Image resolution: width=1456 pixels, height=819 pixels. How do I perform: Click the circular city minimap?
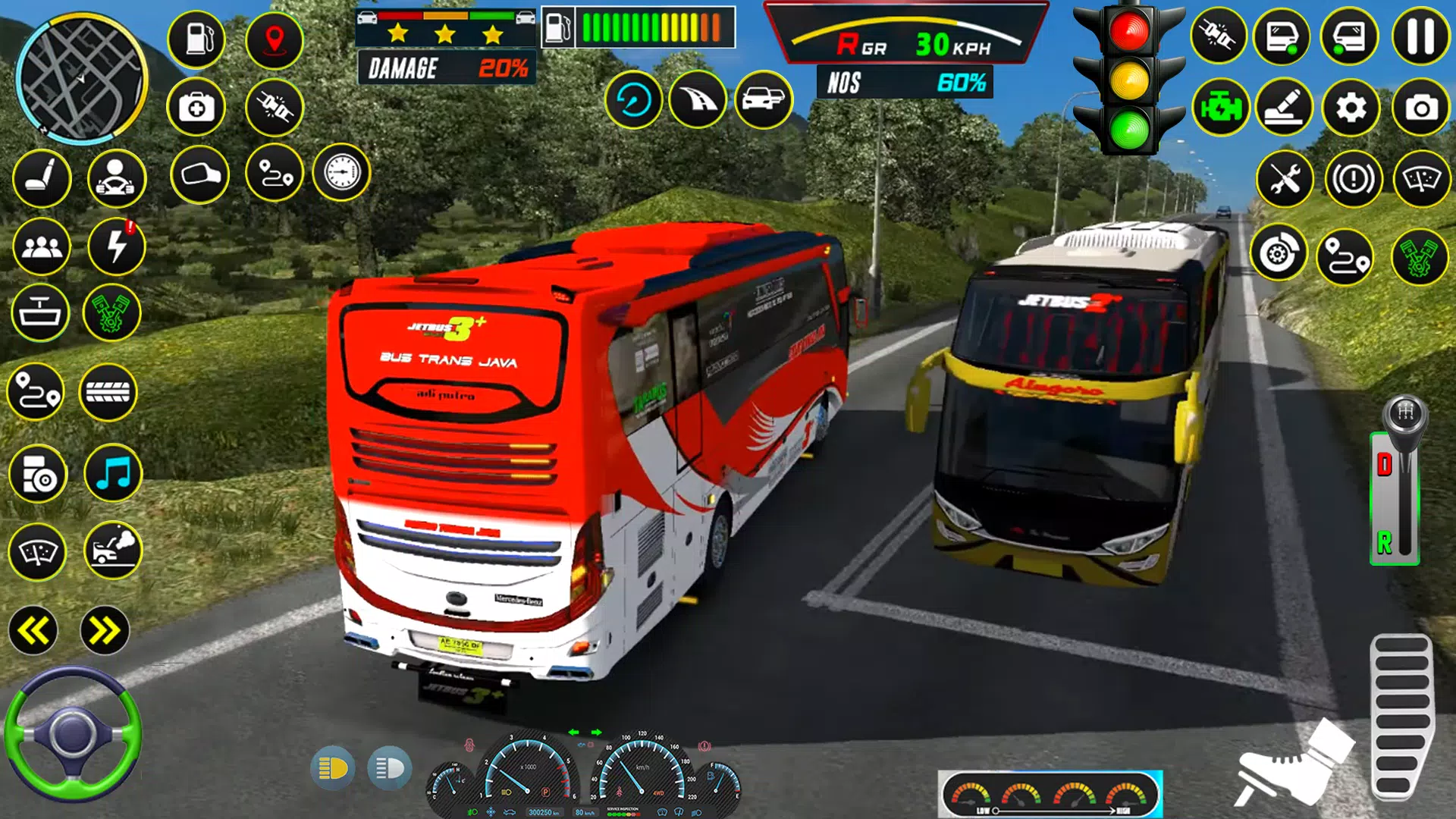click(x=81, y=78)
